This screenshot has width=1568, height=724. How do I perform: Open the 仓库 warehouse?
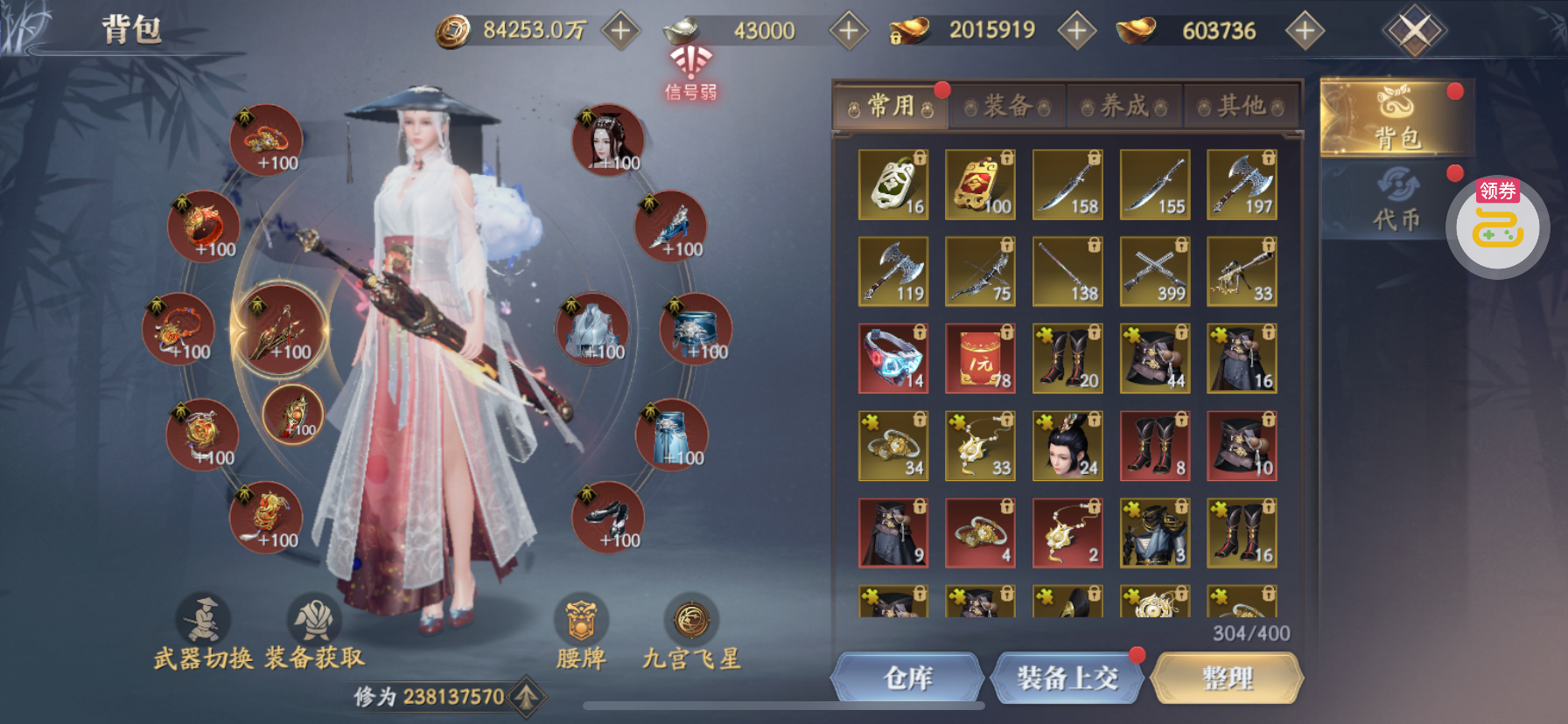point(907,679)
